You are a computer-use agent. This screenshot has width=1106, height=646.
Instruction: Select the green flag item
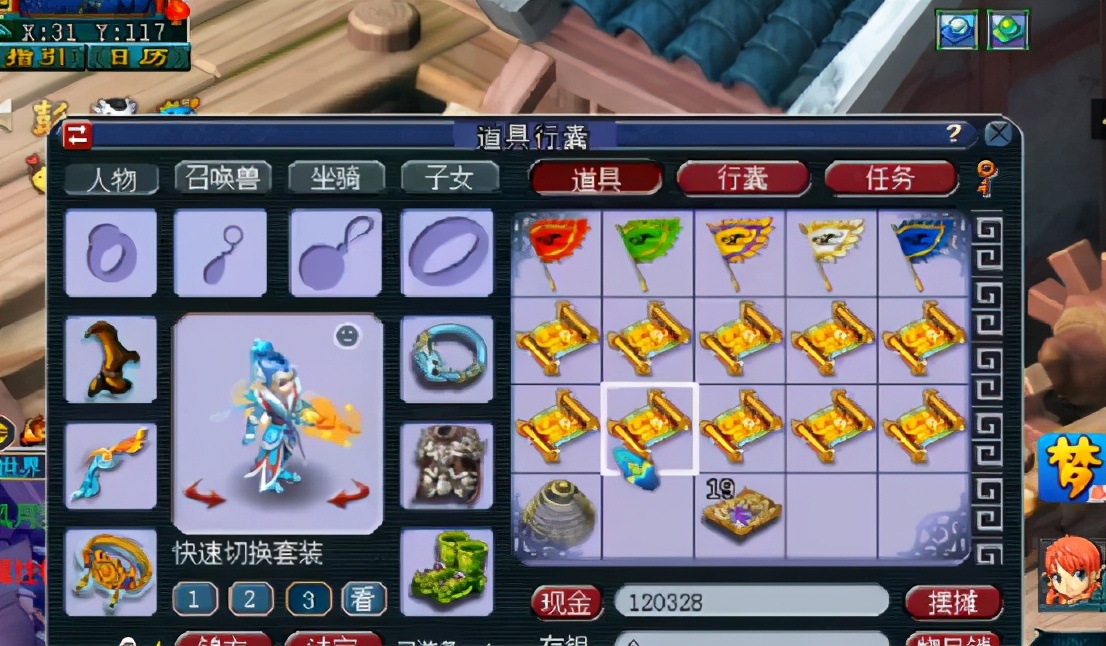point(649,251)
